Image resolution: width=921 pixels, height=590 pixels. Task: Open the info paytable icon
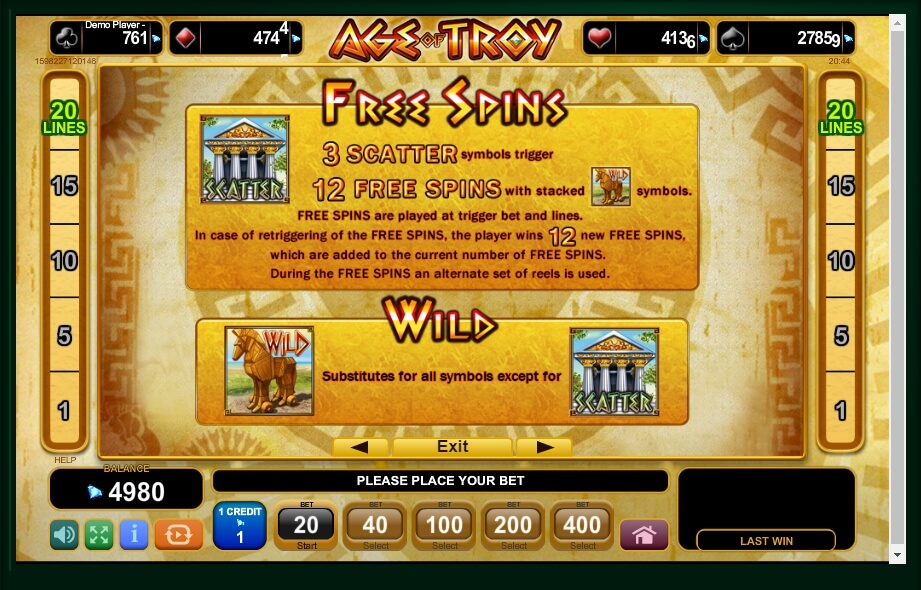point(133,535)
